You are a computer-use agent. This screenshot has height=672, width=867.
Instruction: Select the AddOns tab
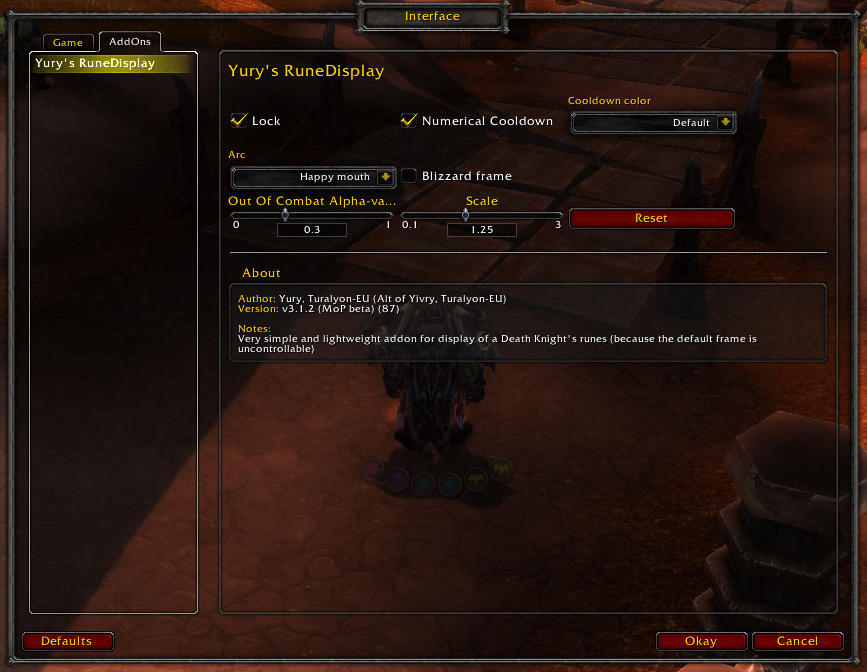tap(130, 42)
